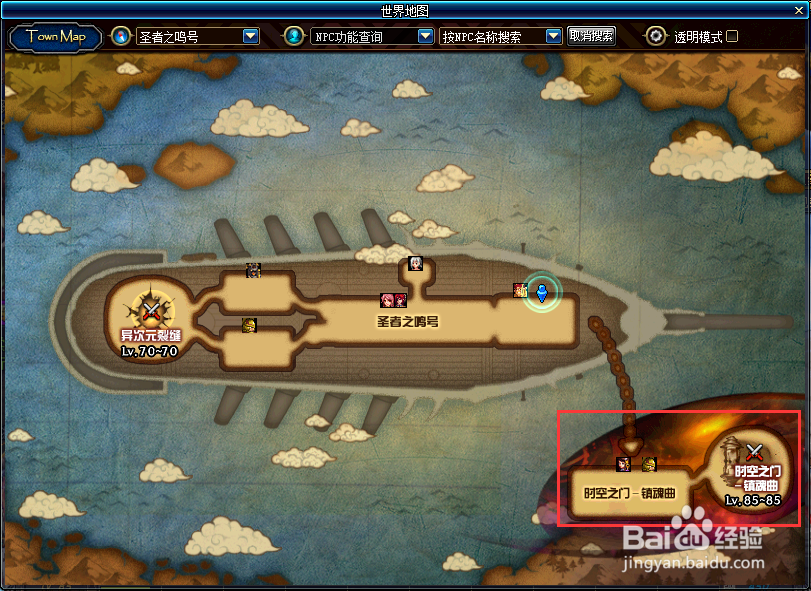Click the blue orb icon beside area dropdown
Image resolution: width=811 pixels, height=591 pixels.
click(x=121, y=37)
